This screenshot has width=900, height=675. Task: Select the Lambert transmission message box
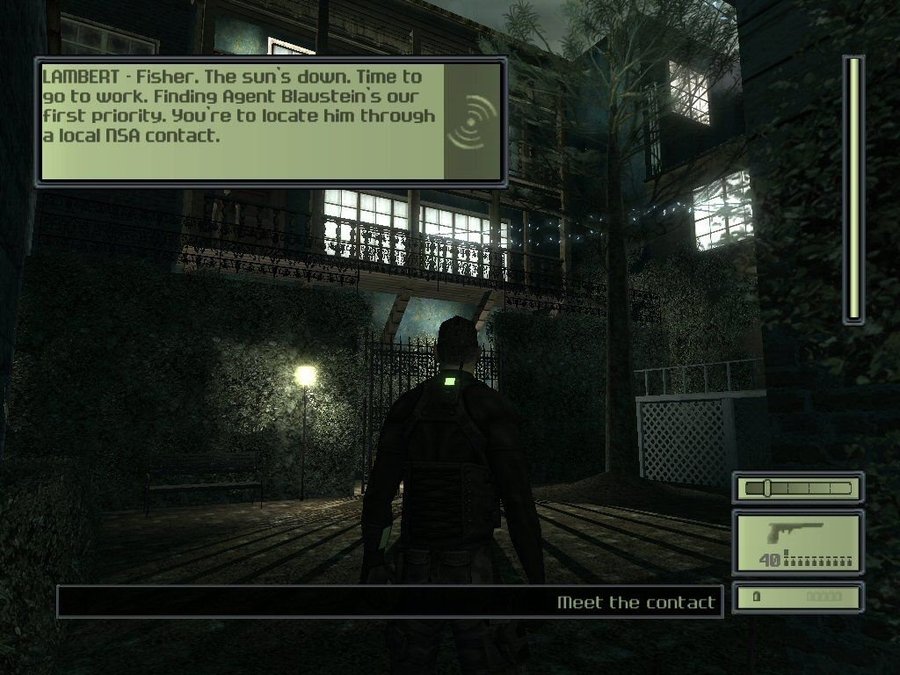240,121
